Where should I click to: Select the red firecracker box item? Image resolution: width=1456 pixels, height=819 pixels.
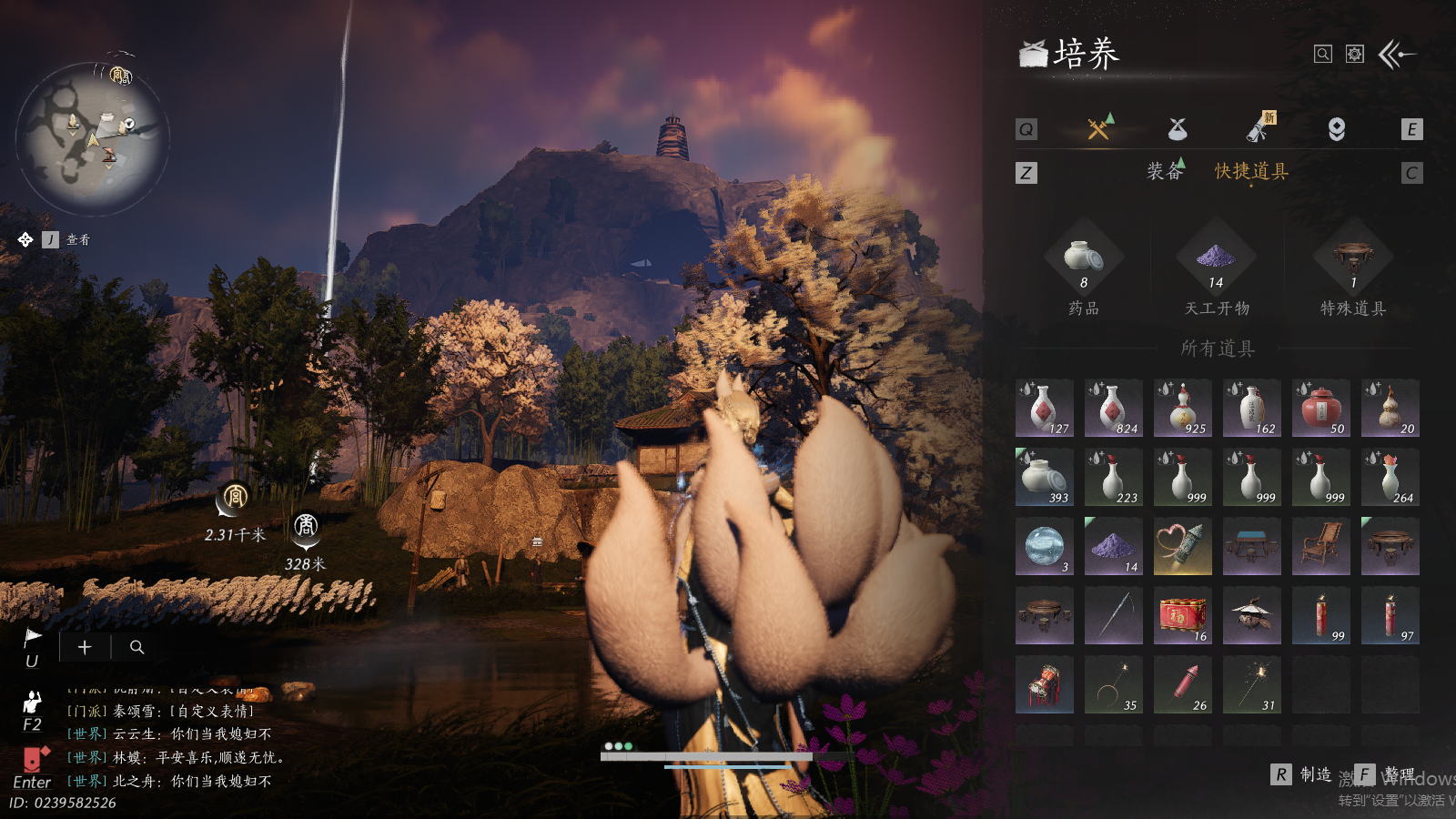(1183, 615)
